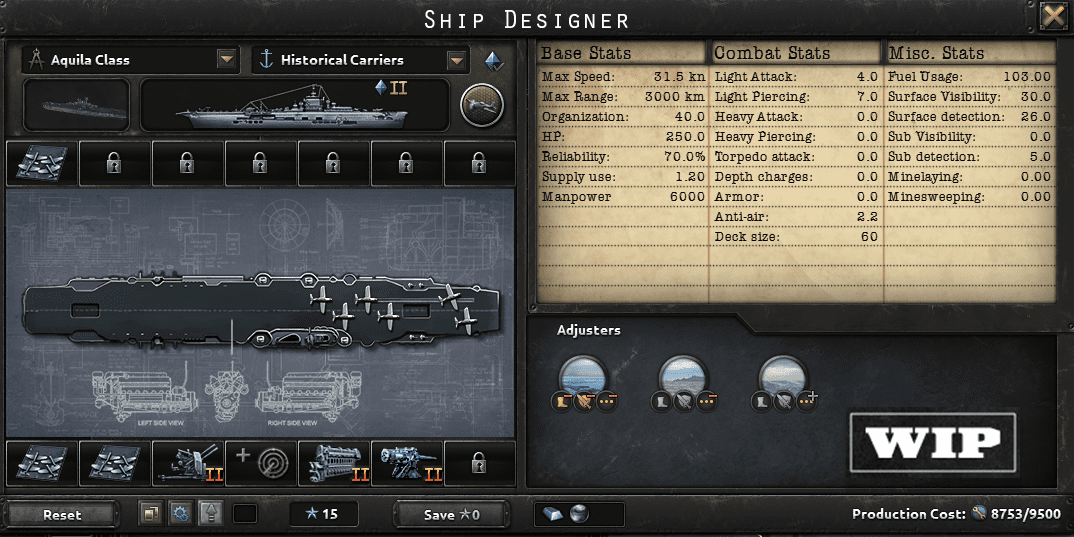Image resolution: width=1074 pixels, height=537 pixels.
Task: Select the secondary battery gun module slot
Action: pos(406,464)
